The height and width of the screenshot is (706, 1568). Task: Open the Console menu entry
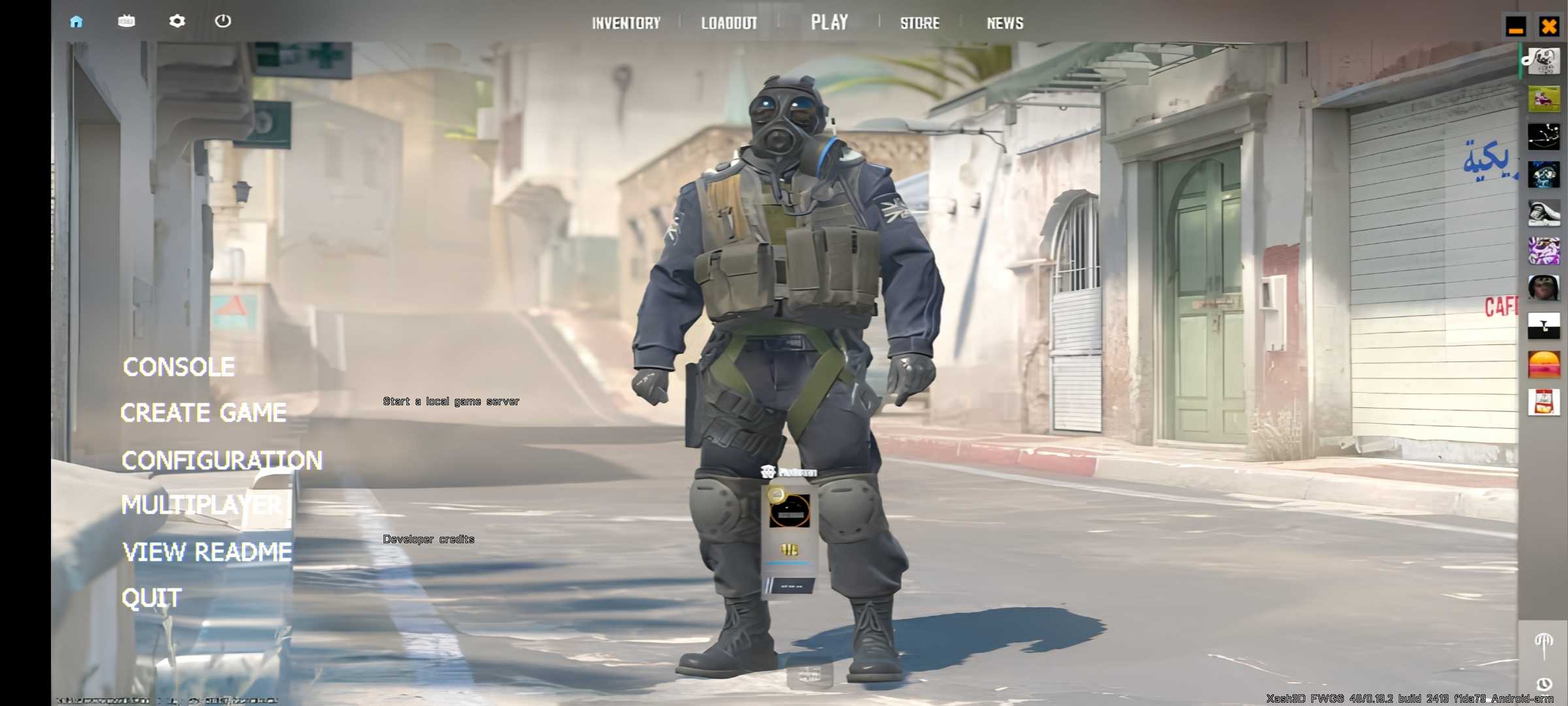coord(178,367)
